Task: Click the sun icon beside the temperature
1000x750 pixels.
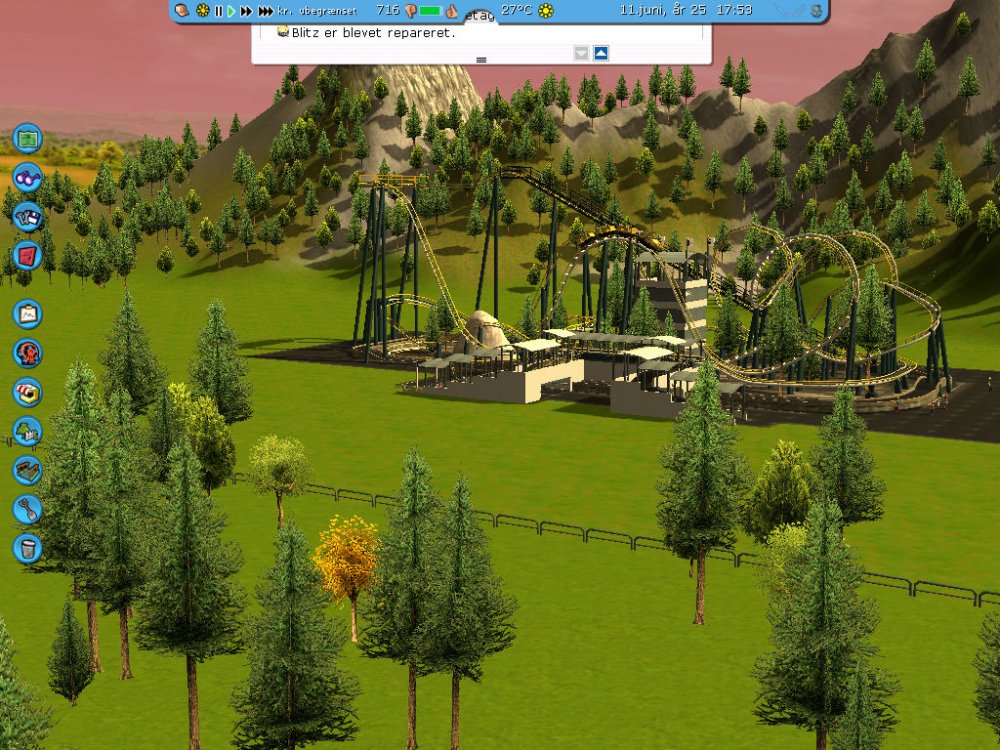Action: (546, 10)
